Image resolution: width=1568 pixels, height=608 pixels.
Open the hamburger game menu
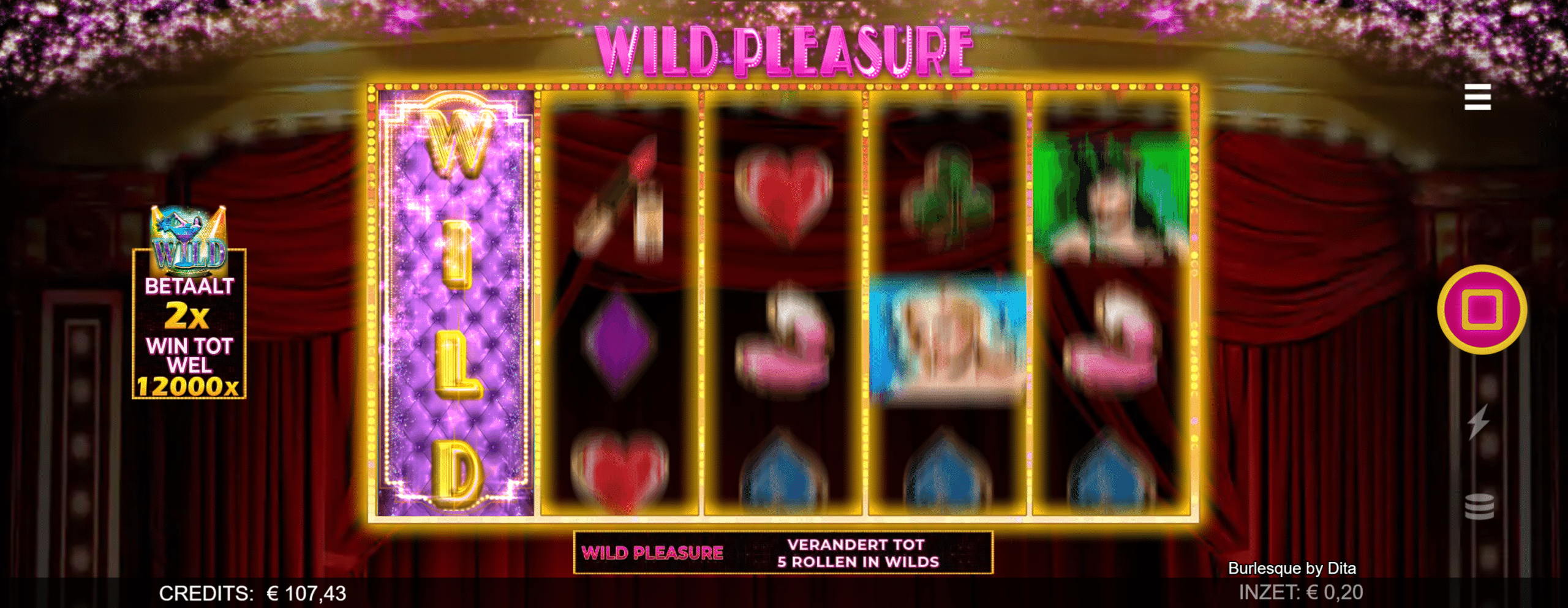point(1479,98)
